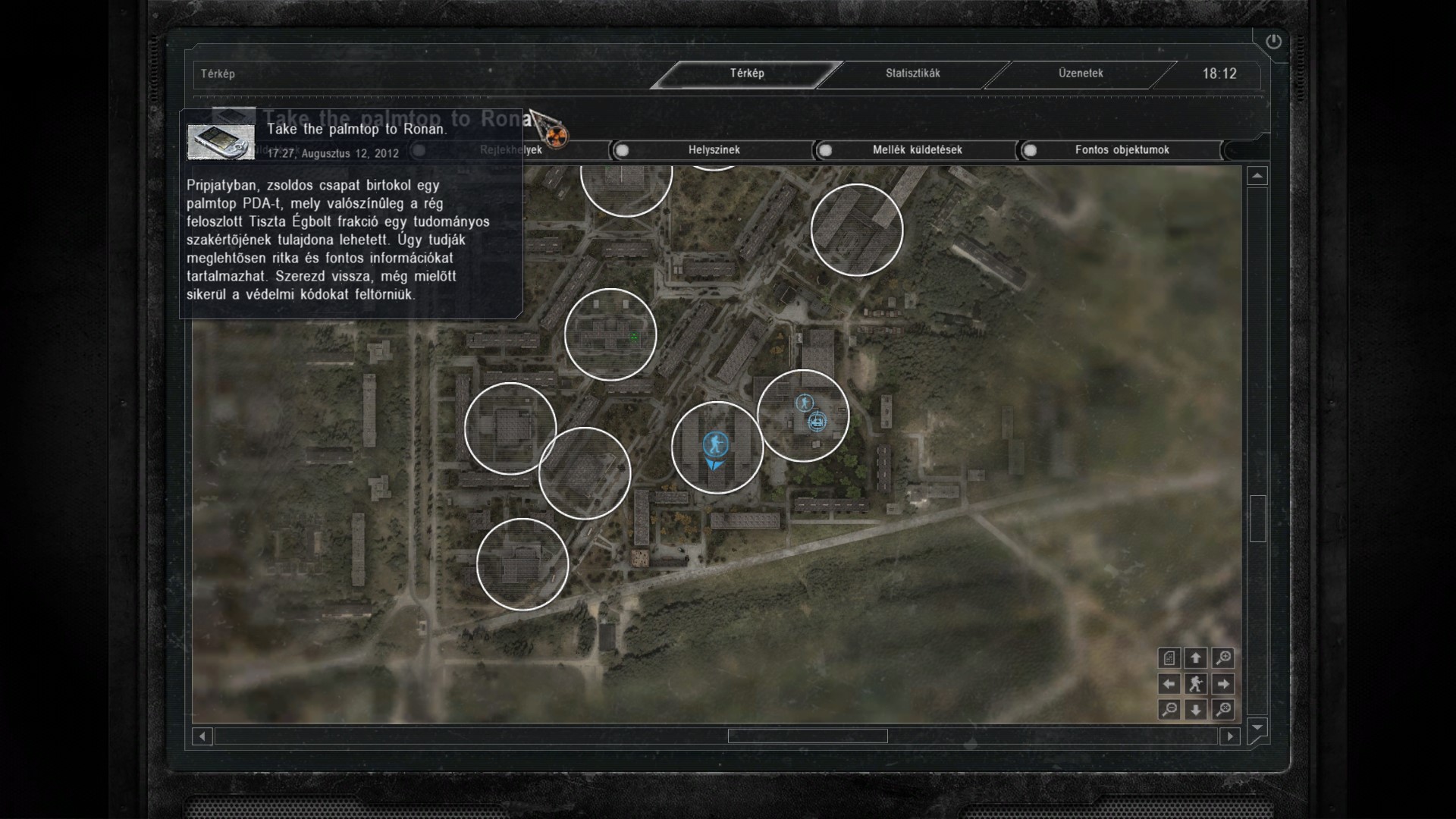Image resolution: width=1456 pixels, height=819 pixels.
Task: Switch to the Térkép tab
Action: point(747,74)
